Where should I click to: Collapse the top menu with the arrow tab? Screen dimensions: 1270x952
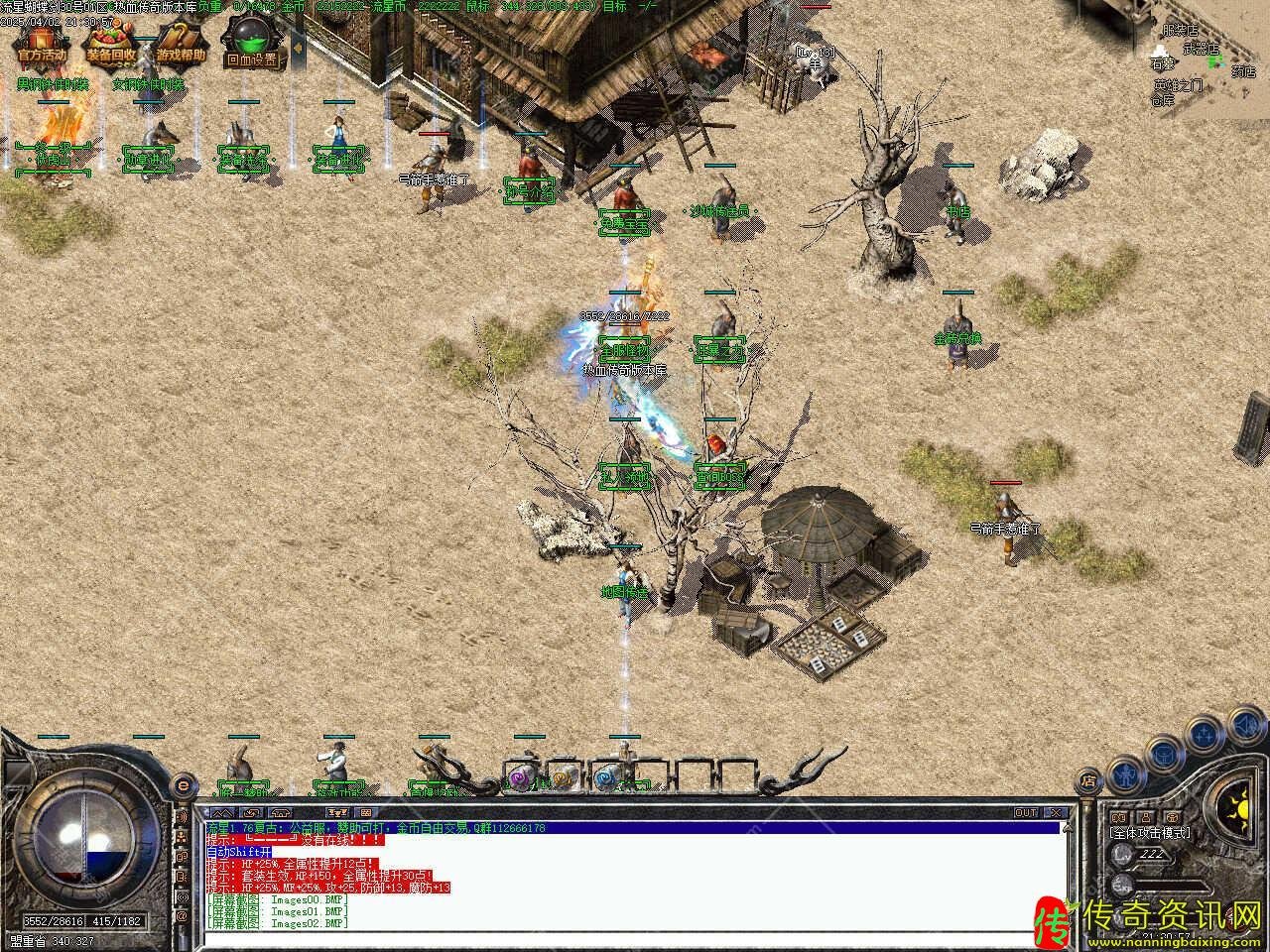click(299, 50)
